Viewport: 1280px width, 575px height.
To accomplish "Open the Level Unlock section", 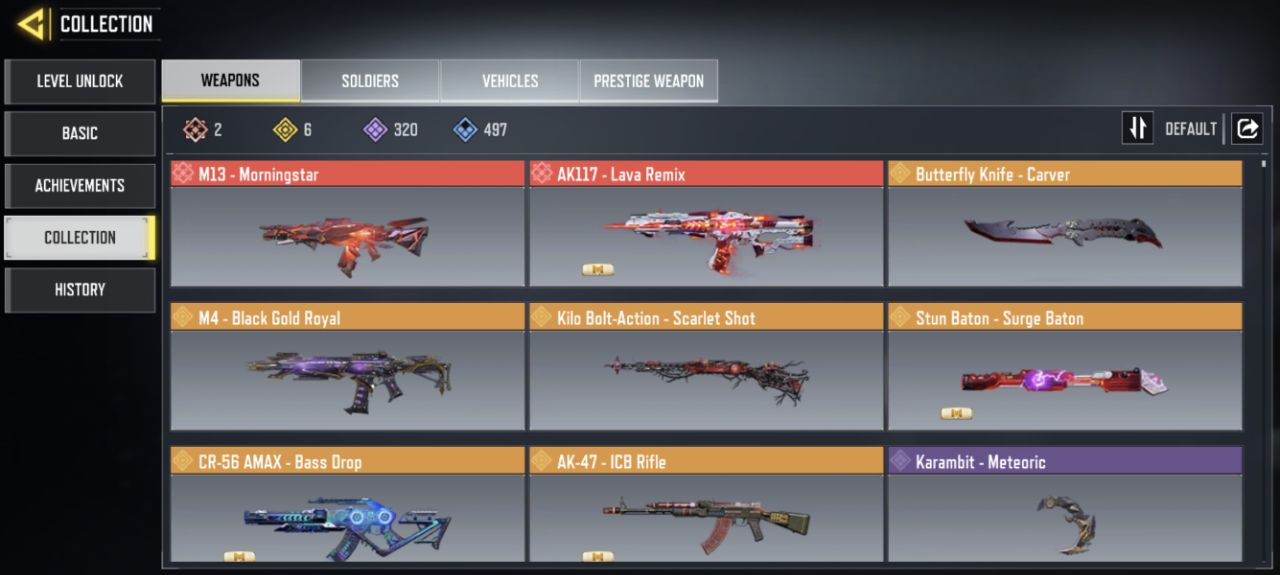I will point(80,81).
